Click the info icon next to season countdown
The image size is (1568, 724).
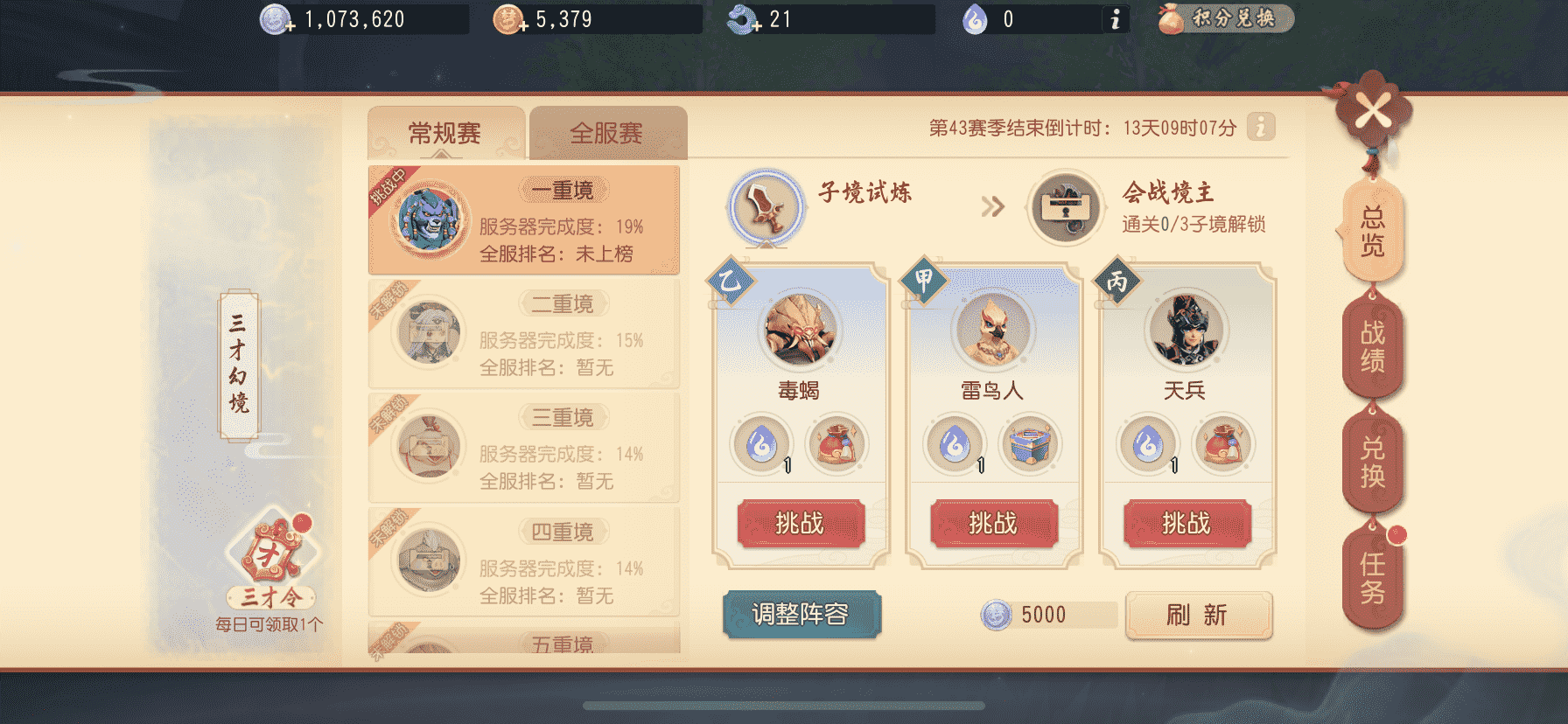click(x=1260, y=128)
